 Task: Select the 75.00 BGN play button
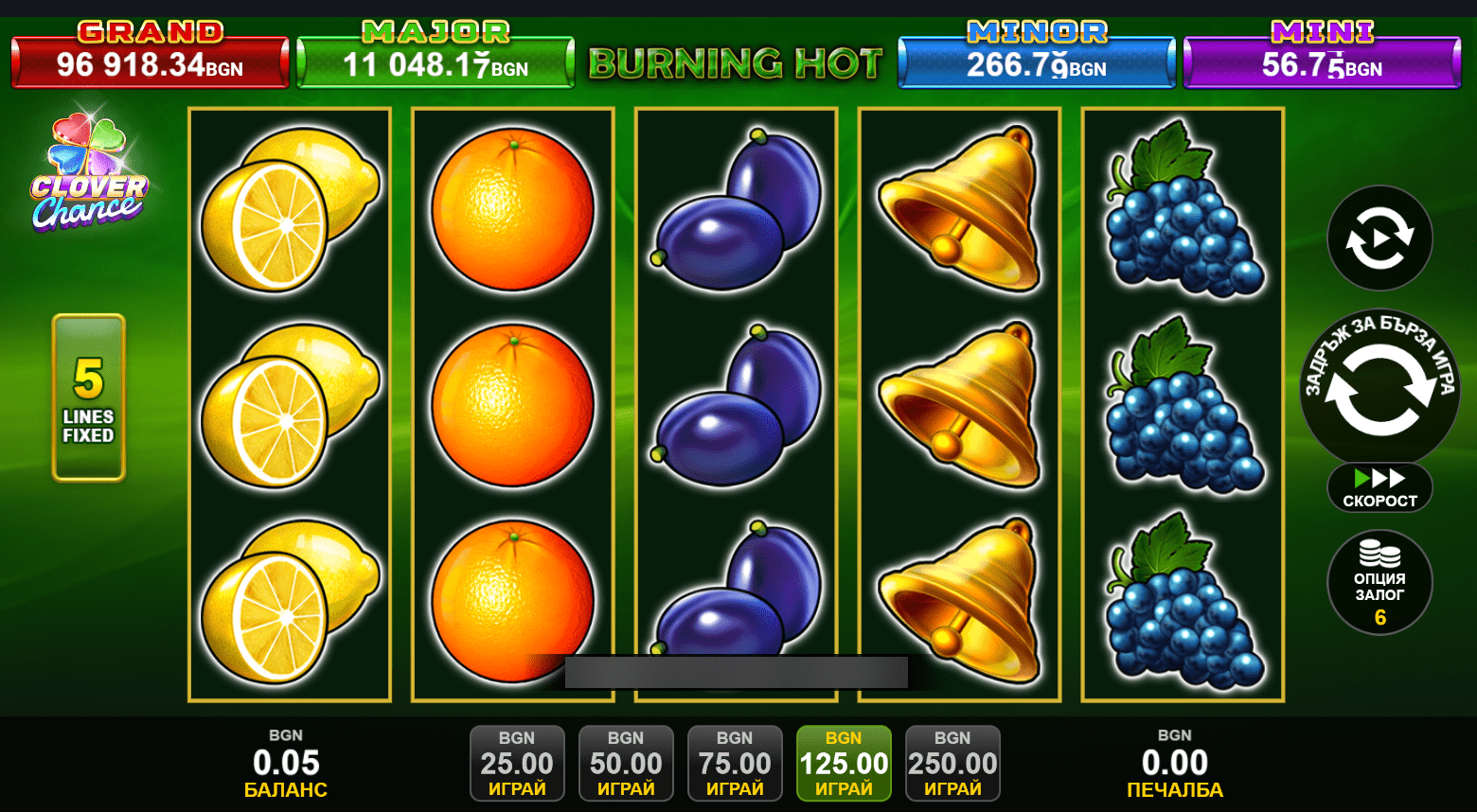point(735,763)
